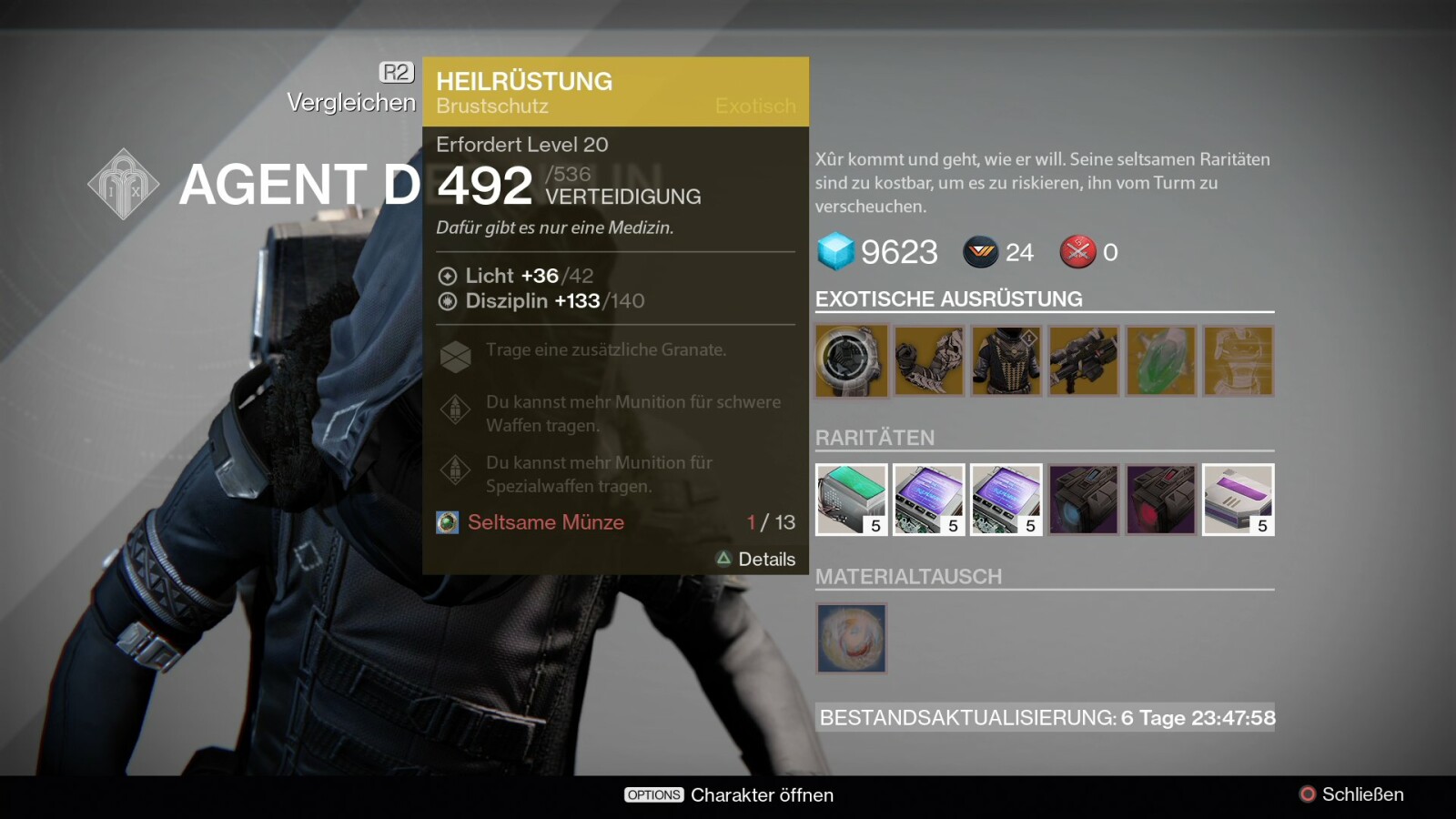1456x819 pixels.
Task: Select the dark box with red lens
Action: (x=1160, y=500)
